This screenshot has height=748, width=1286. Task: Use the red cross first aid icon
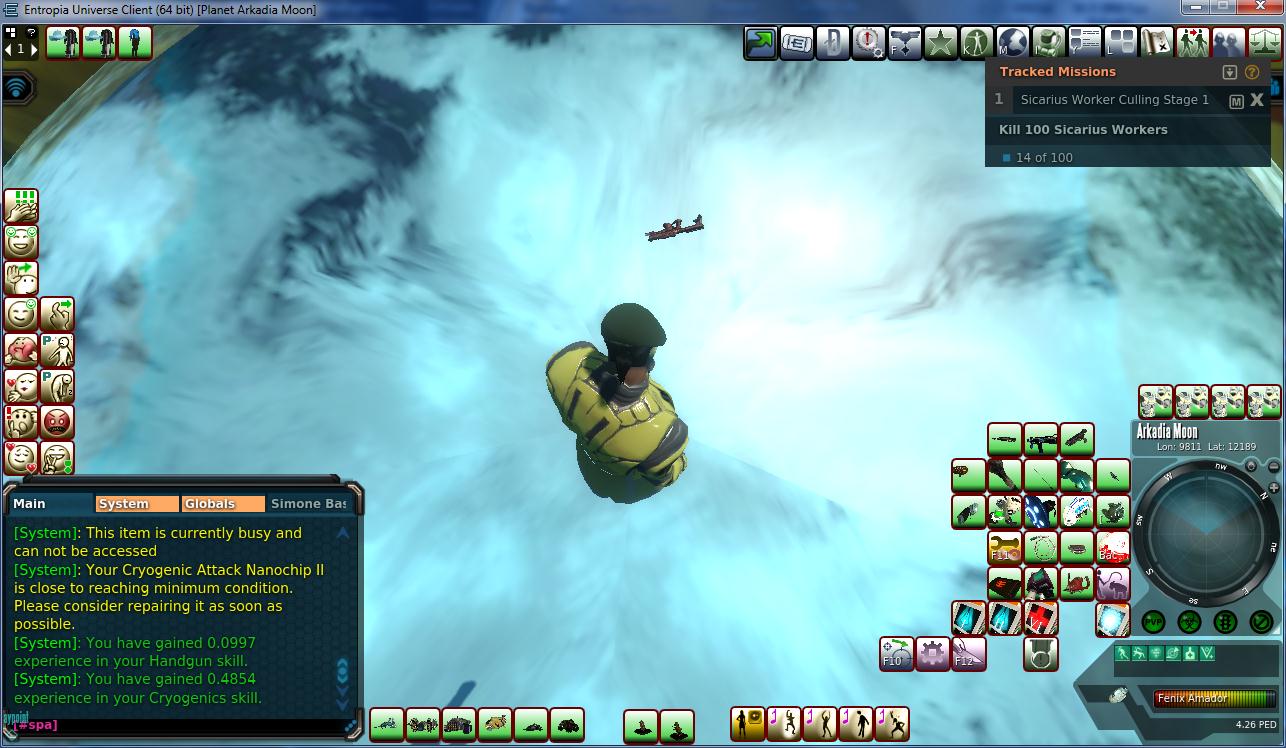[1040, 618]
